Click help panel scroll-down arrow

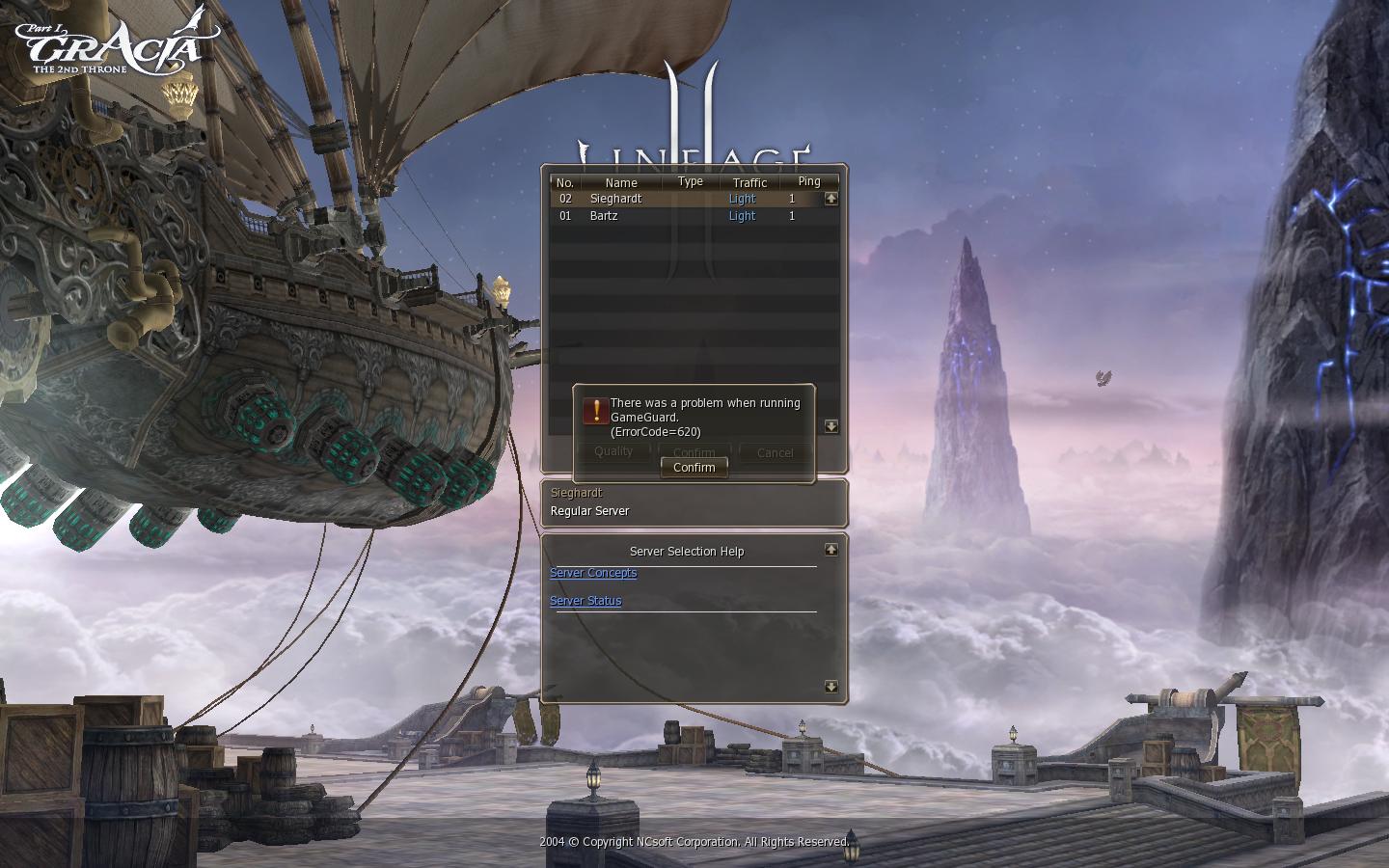(831, 687)
